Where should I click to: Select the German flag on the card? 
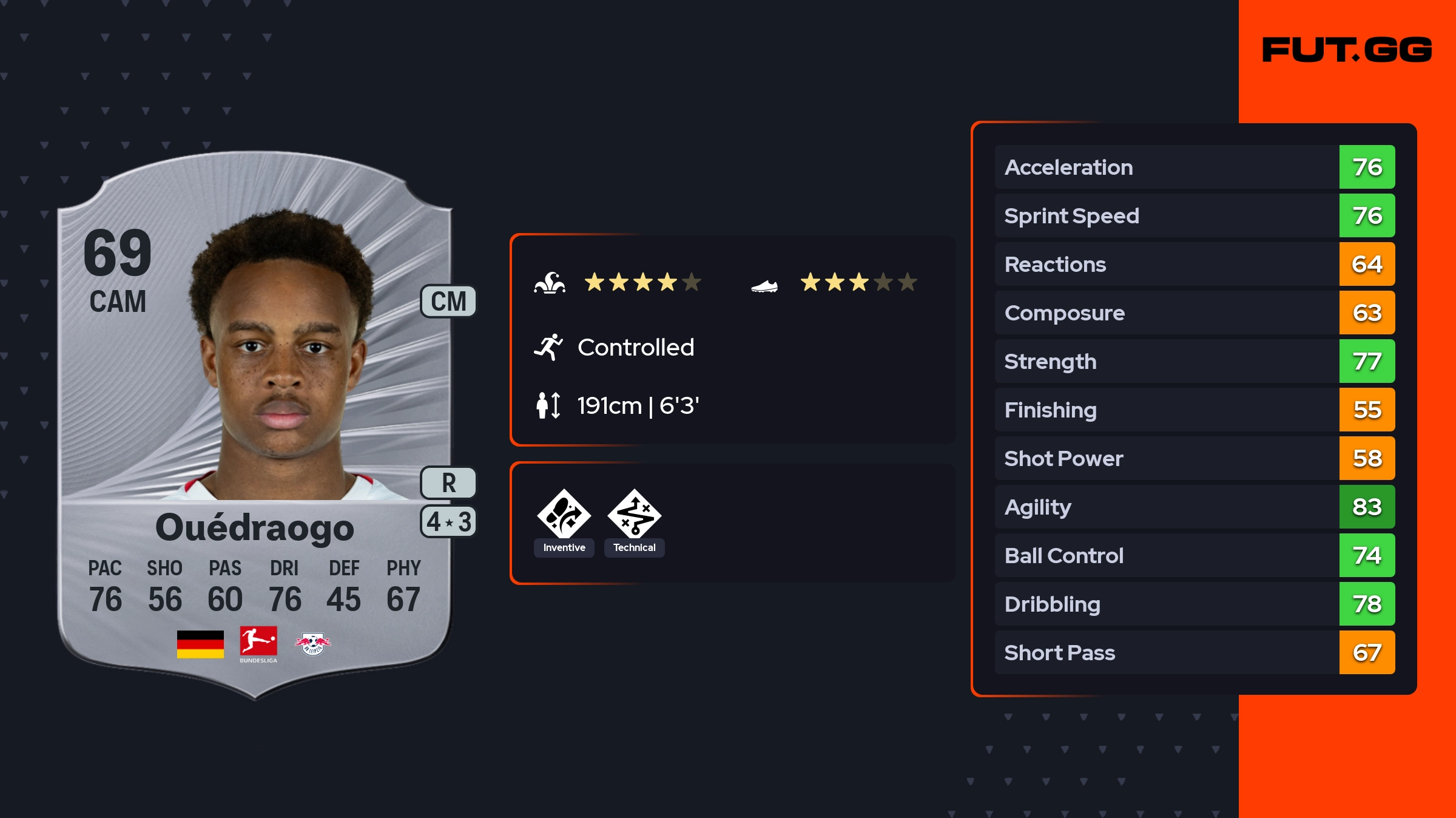[x=200, y=644]
